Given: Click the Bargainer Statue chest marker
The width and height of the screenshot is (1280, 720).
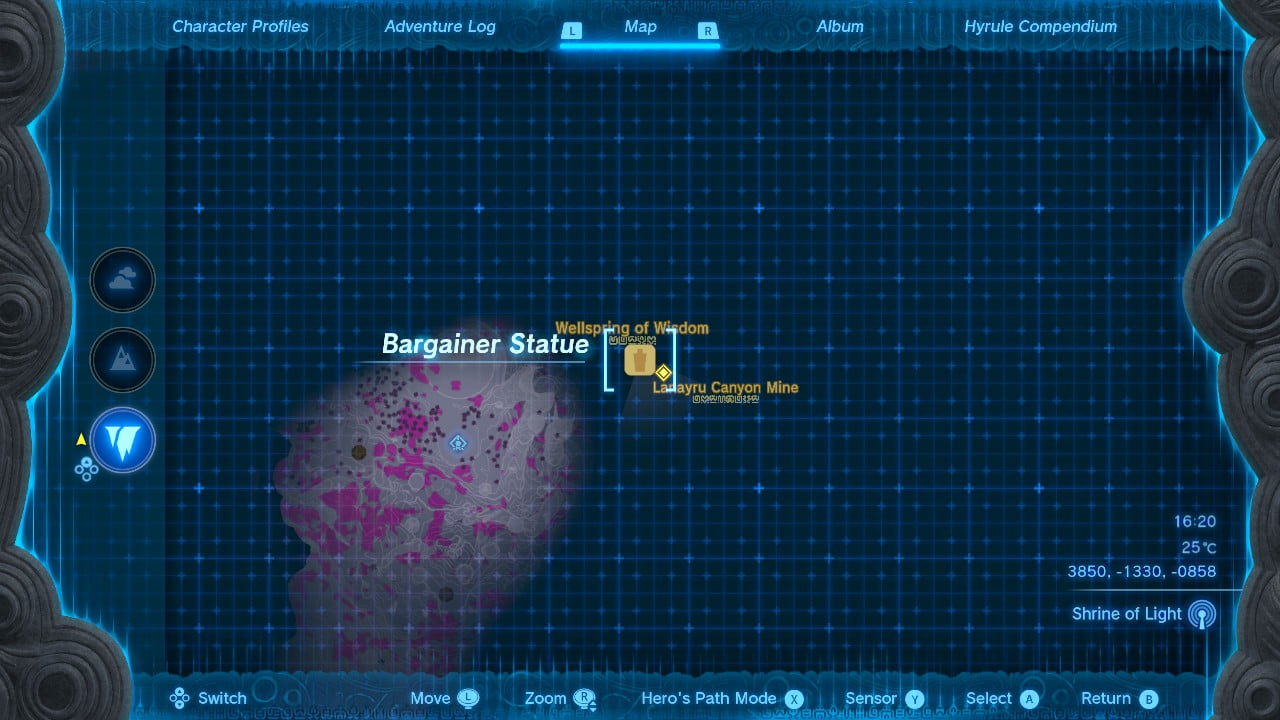Looking at the screenshot, I should click(640, 360).
